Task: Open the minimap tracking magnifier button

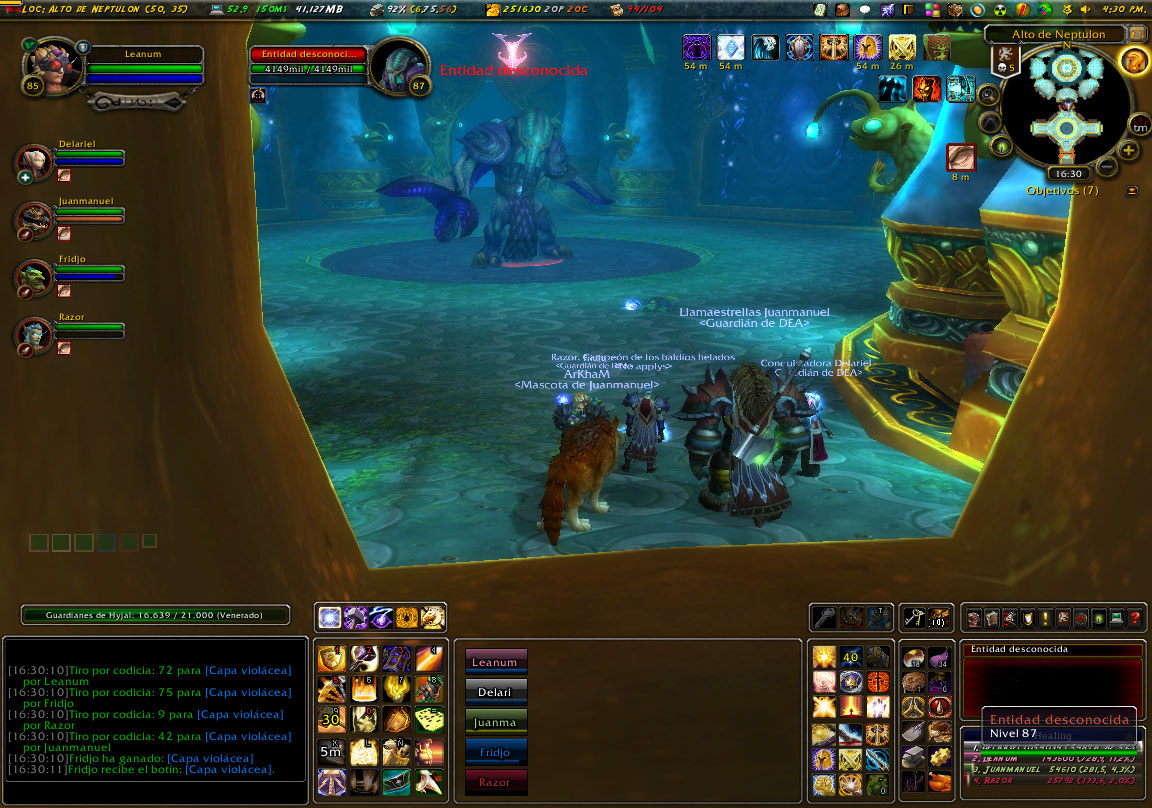Action: pos(987,96)
